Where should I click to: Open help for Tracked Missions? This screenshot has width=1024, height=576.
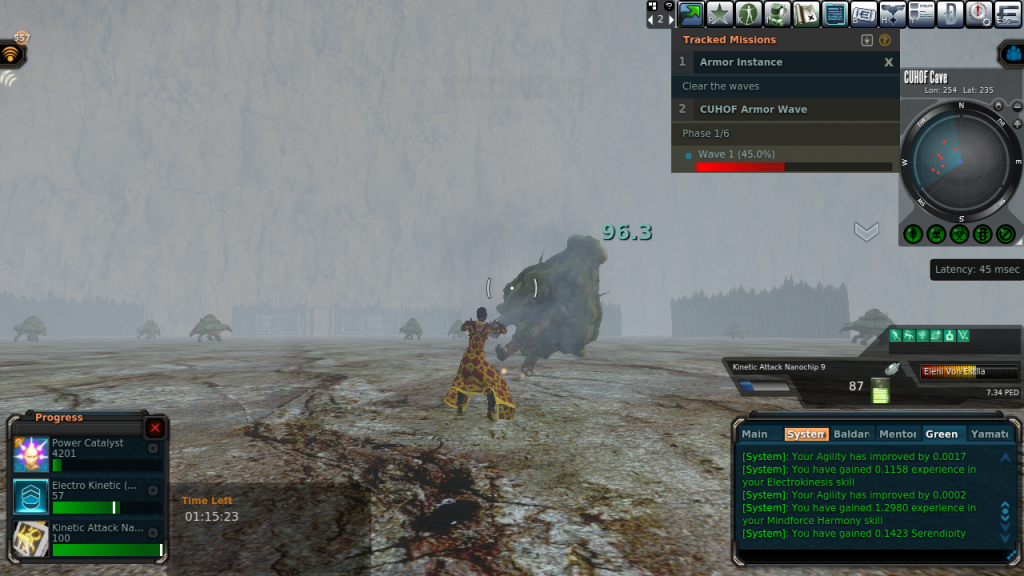[x=884, y=40]
